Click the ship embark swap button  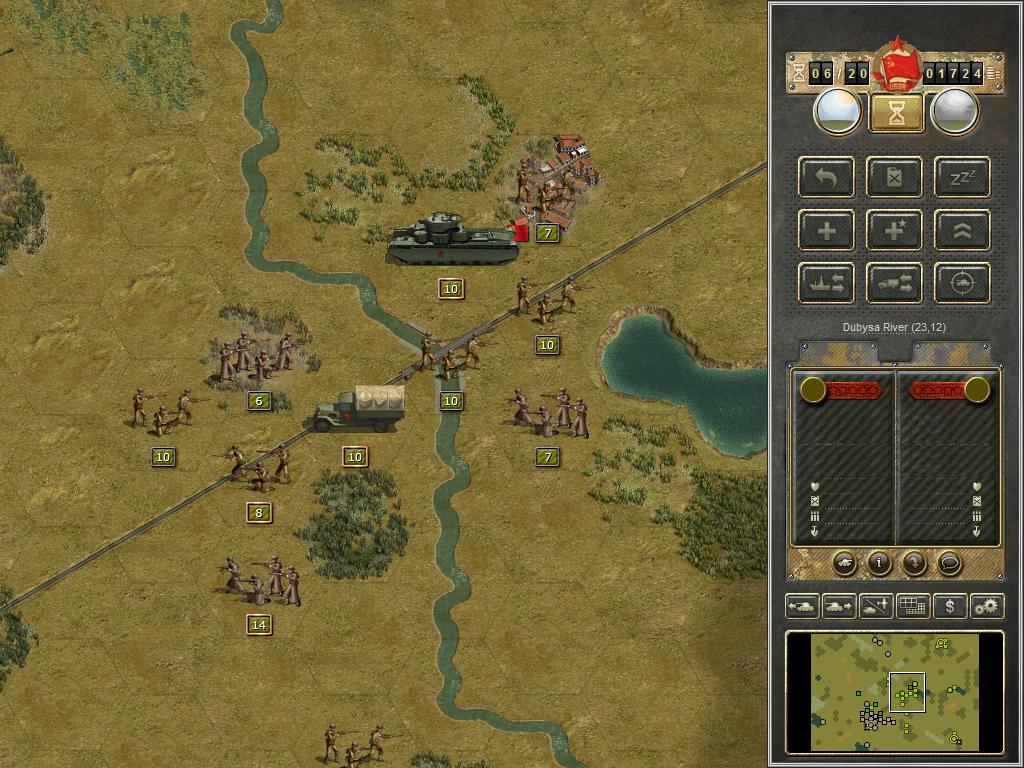827,284
